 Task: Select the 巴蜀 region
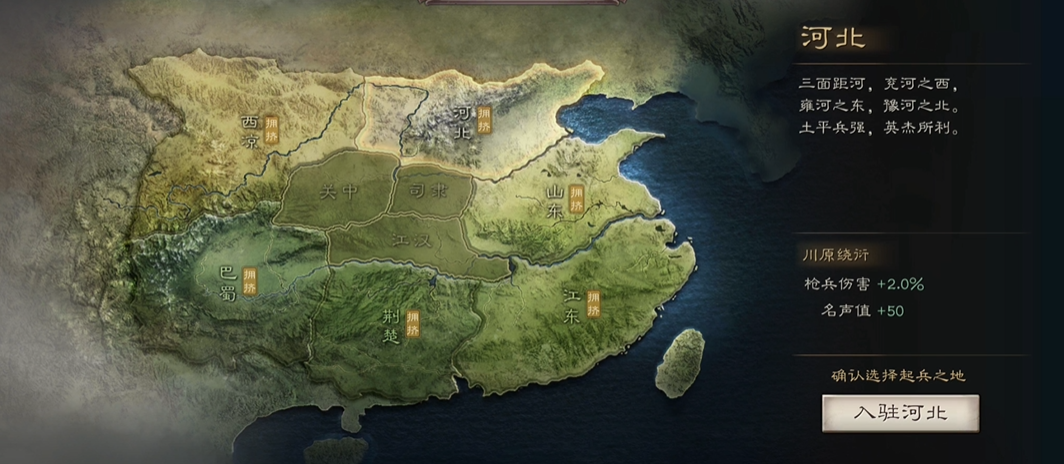tap(228, 281)
